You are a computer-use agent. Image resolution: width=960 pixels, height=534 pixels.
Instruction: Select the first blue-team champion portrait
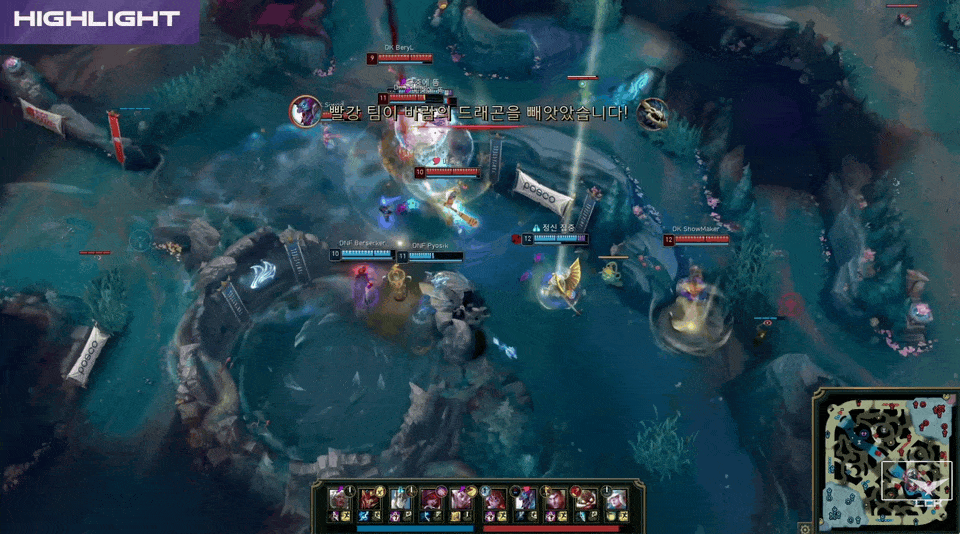[x=339, y=497]
